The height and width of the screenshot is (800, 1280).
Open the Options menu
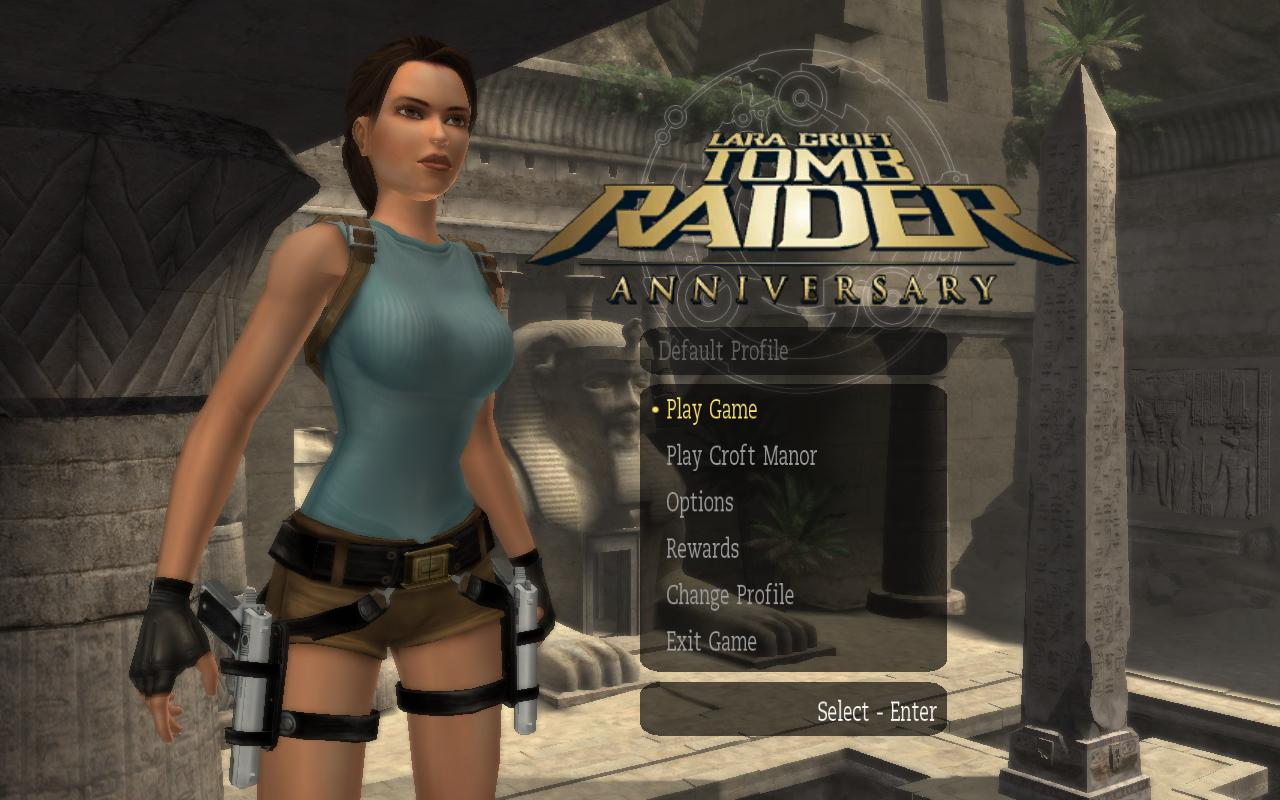tap(699, 503)
